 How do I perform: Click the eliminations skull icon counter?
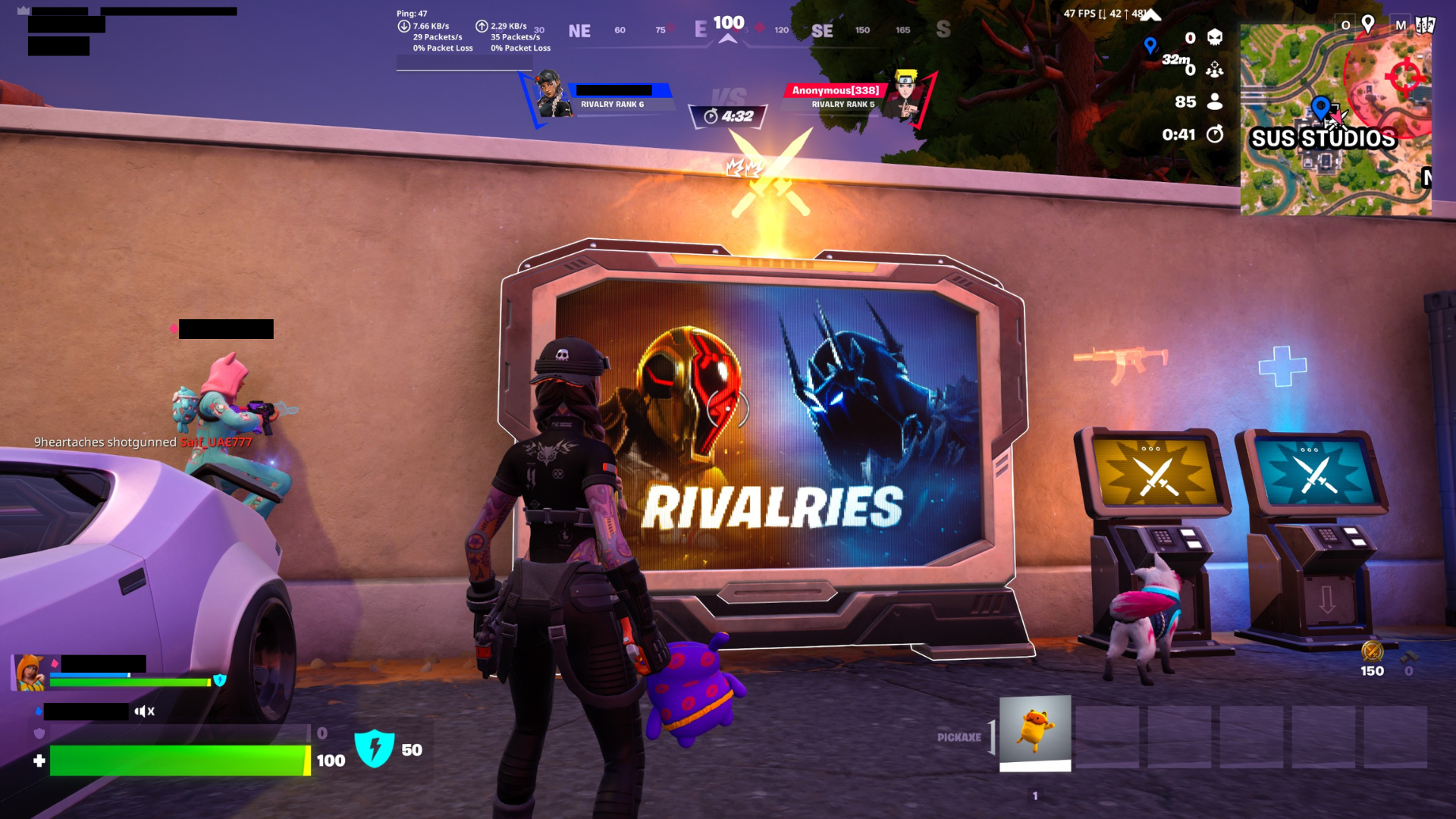(1216, 38)
